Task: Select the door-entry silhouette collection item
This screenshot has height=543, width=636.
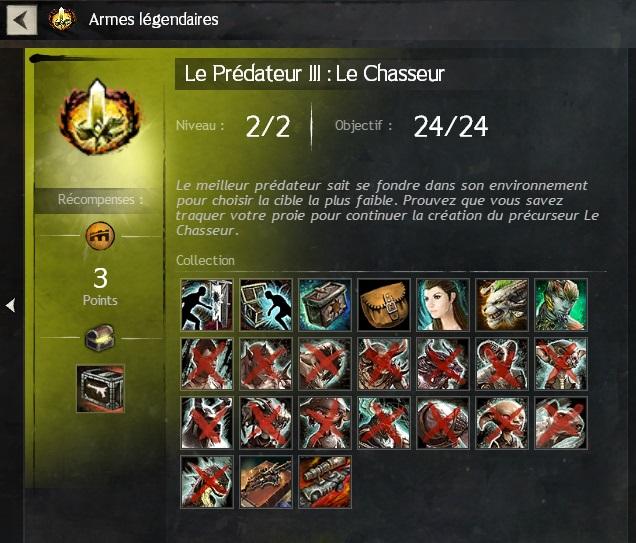Action: 207,305
